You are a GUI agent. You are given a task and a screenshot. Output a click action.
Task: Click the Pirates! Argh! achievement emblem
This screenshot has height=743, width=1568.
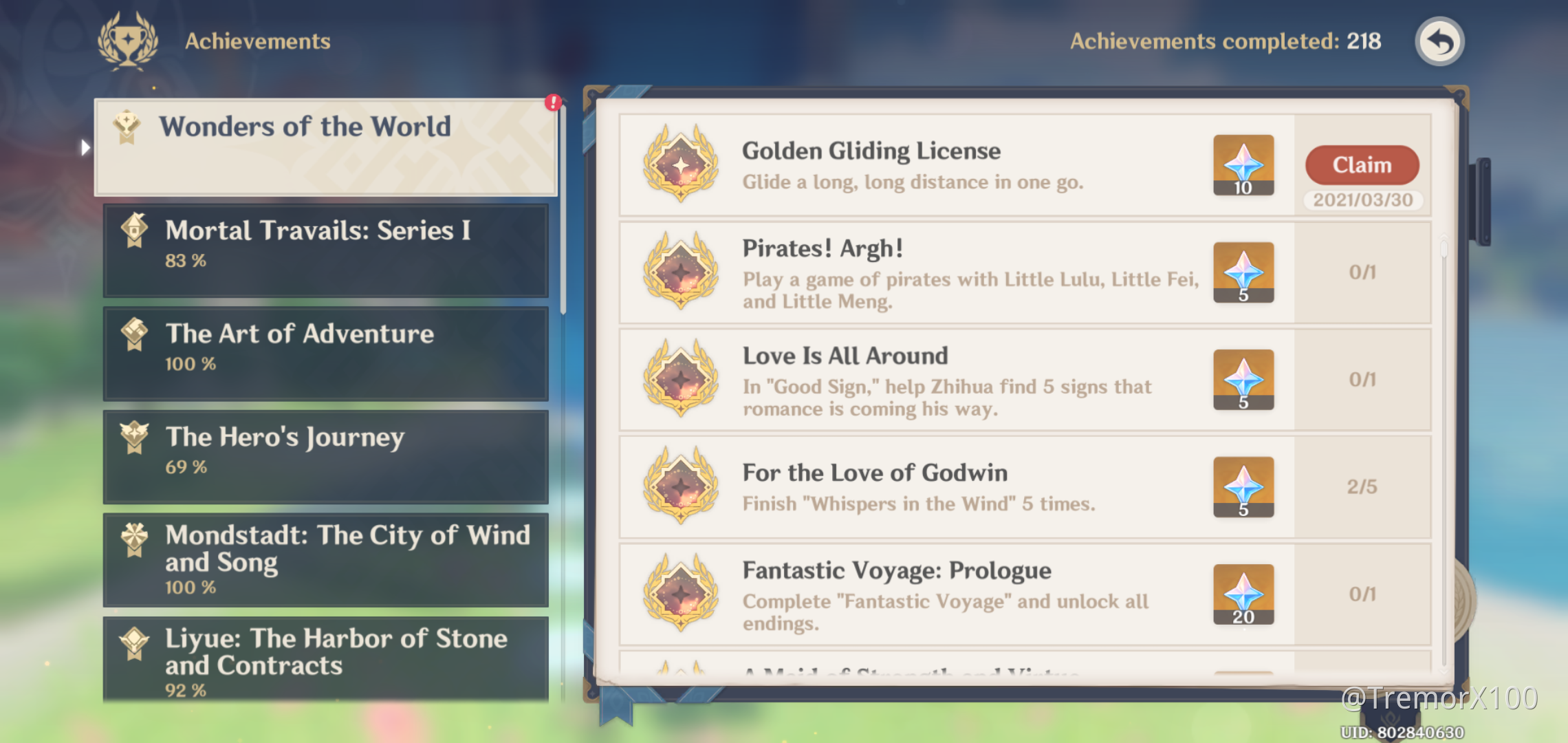pos(681,273)
